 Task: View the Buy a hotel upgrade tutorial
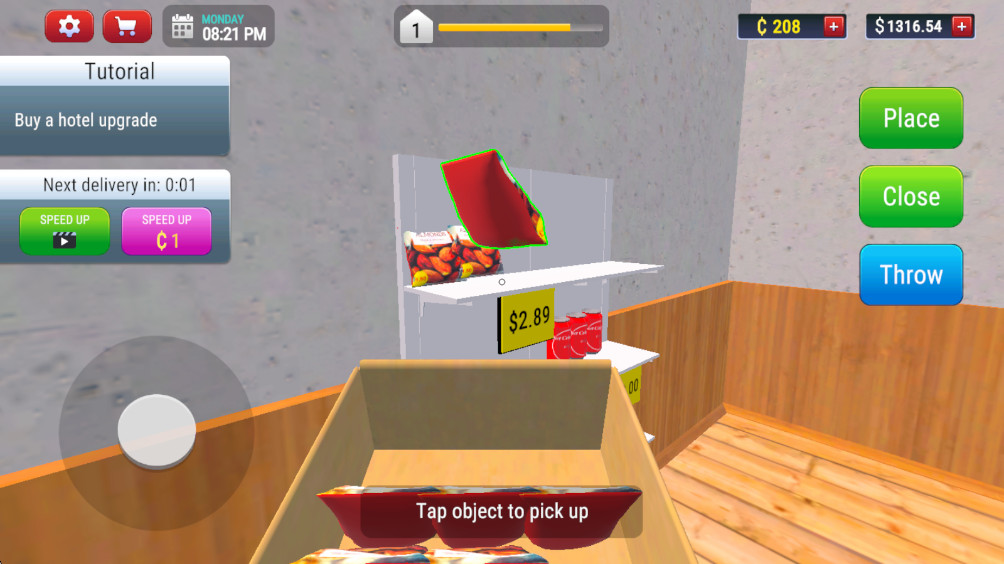114,120
